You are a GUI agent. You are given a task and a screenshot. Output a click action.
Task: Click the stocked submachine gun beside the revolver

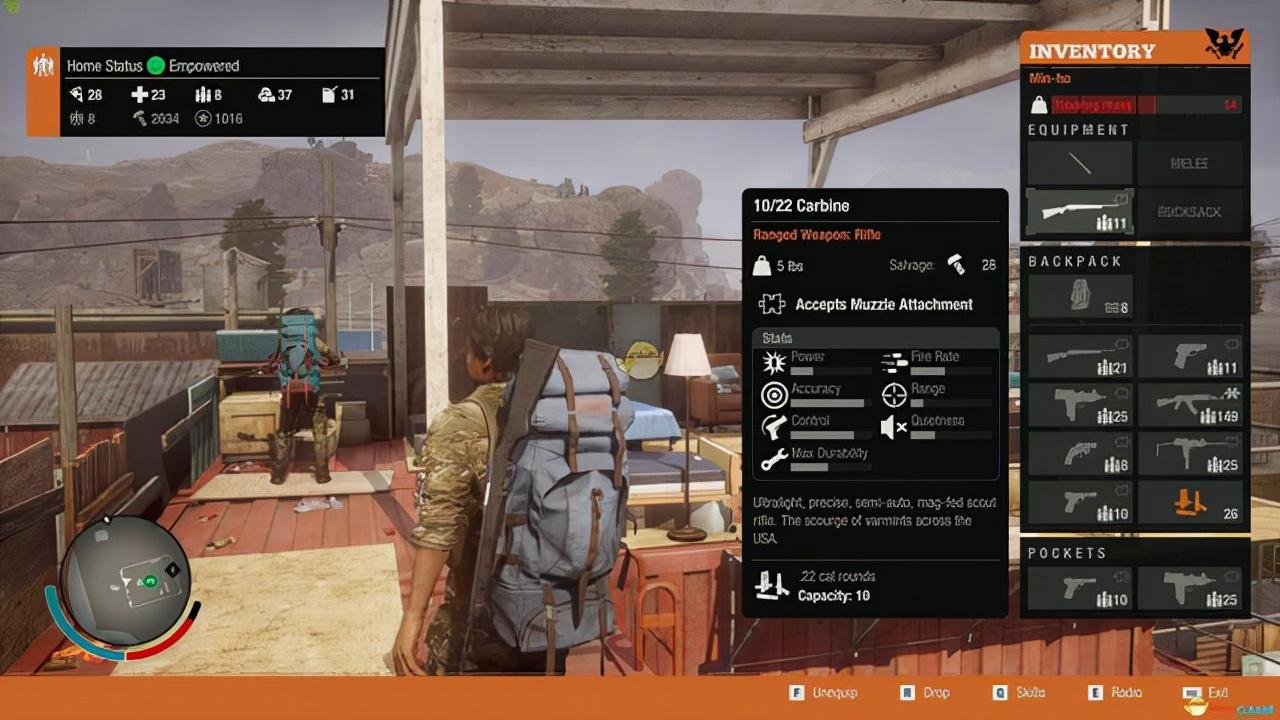pyautogui.click(x=1189, y=454)
